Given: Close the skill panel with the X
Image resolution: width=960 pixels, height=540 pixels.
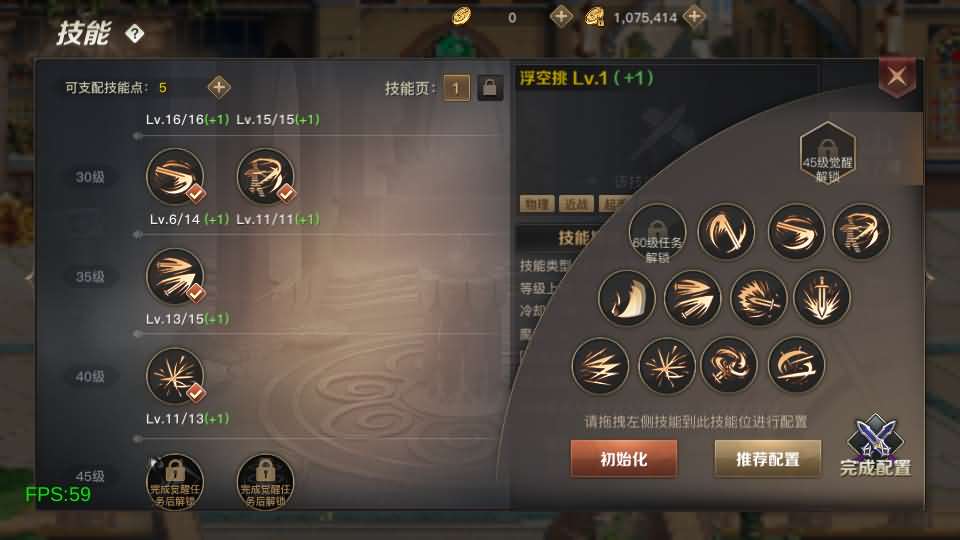Looking at the screenshot, I should tap(897, 76).
